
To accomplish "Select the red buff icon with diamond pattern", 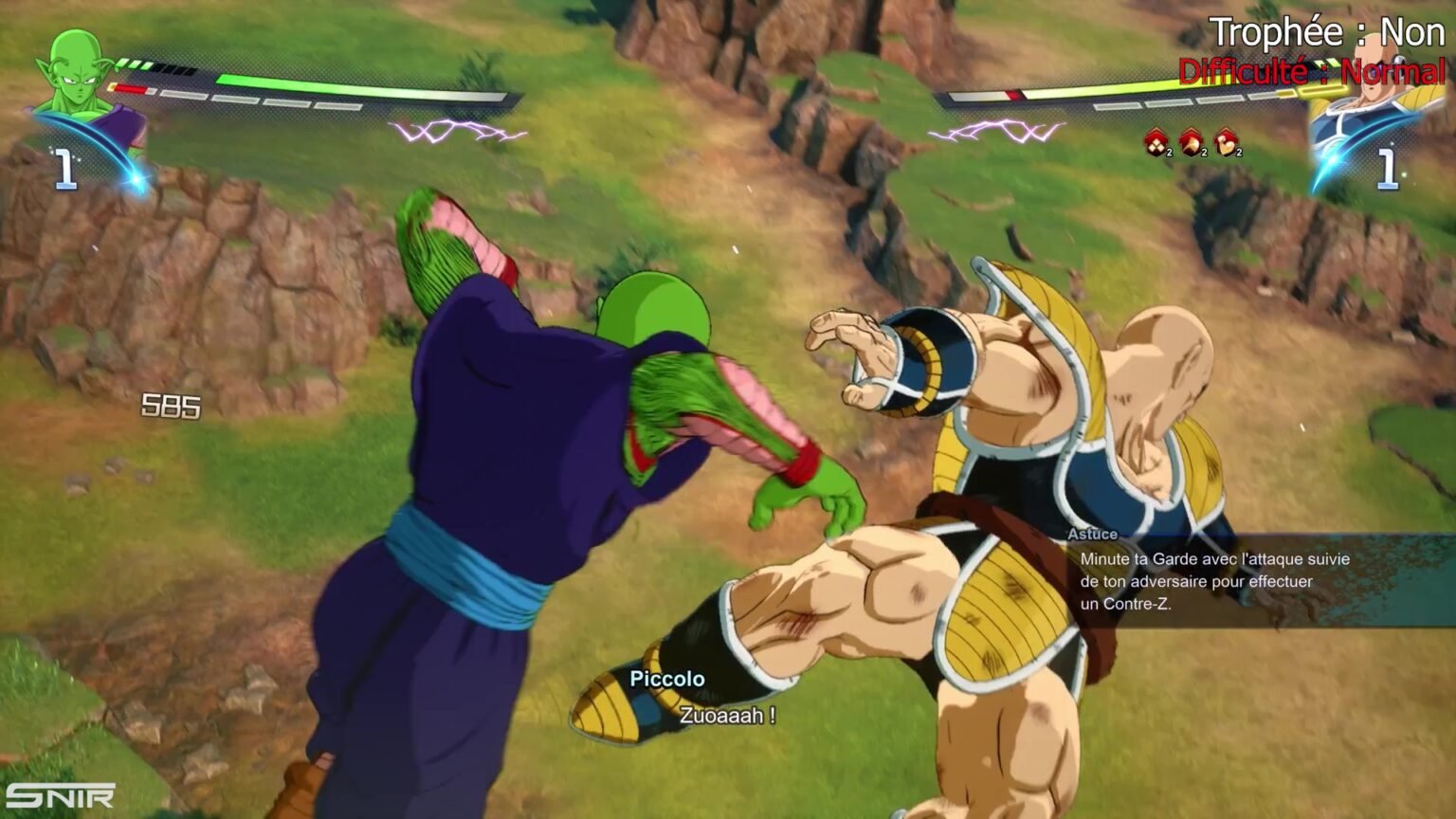I will [x=1155, y=144].
